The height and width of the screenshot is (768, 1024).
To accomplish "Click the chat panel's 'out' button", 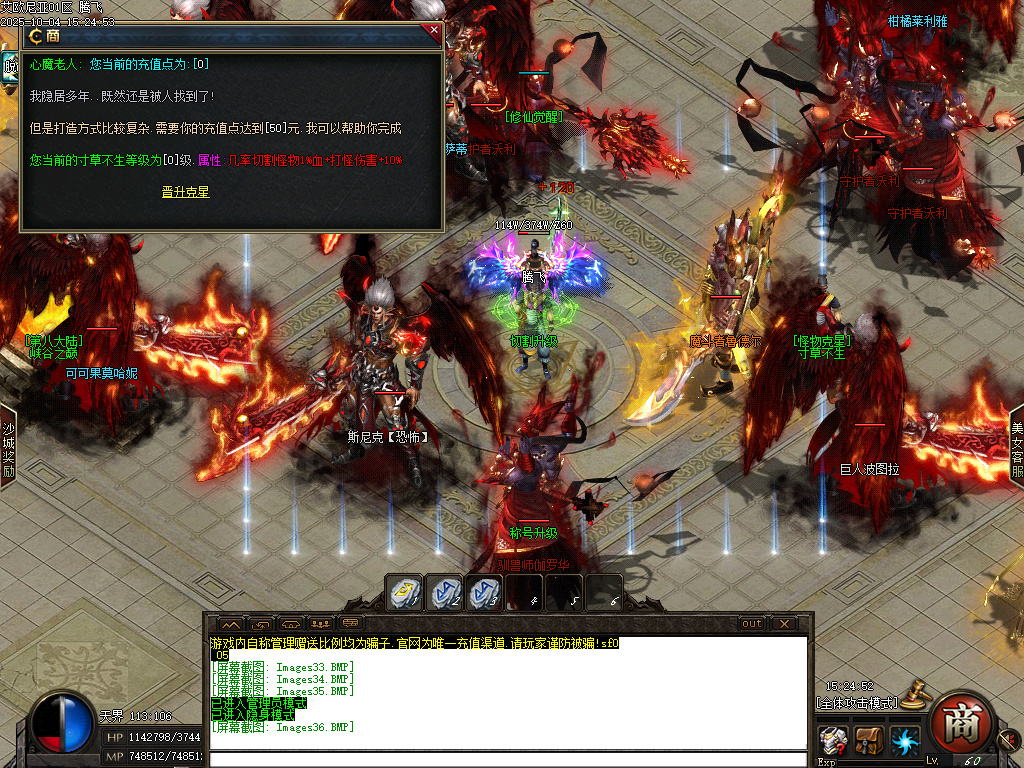I will [x=752, y=623].
